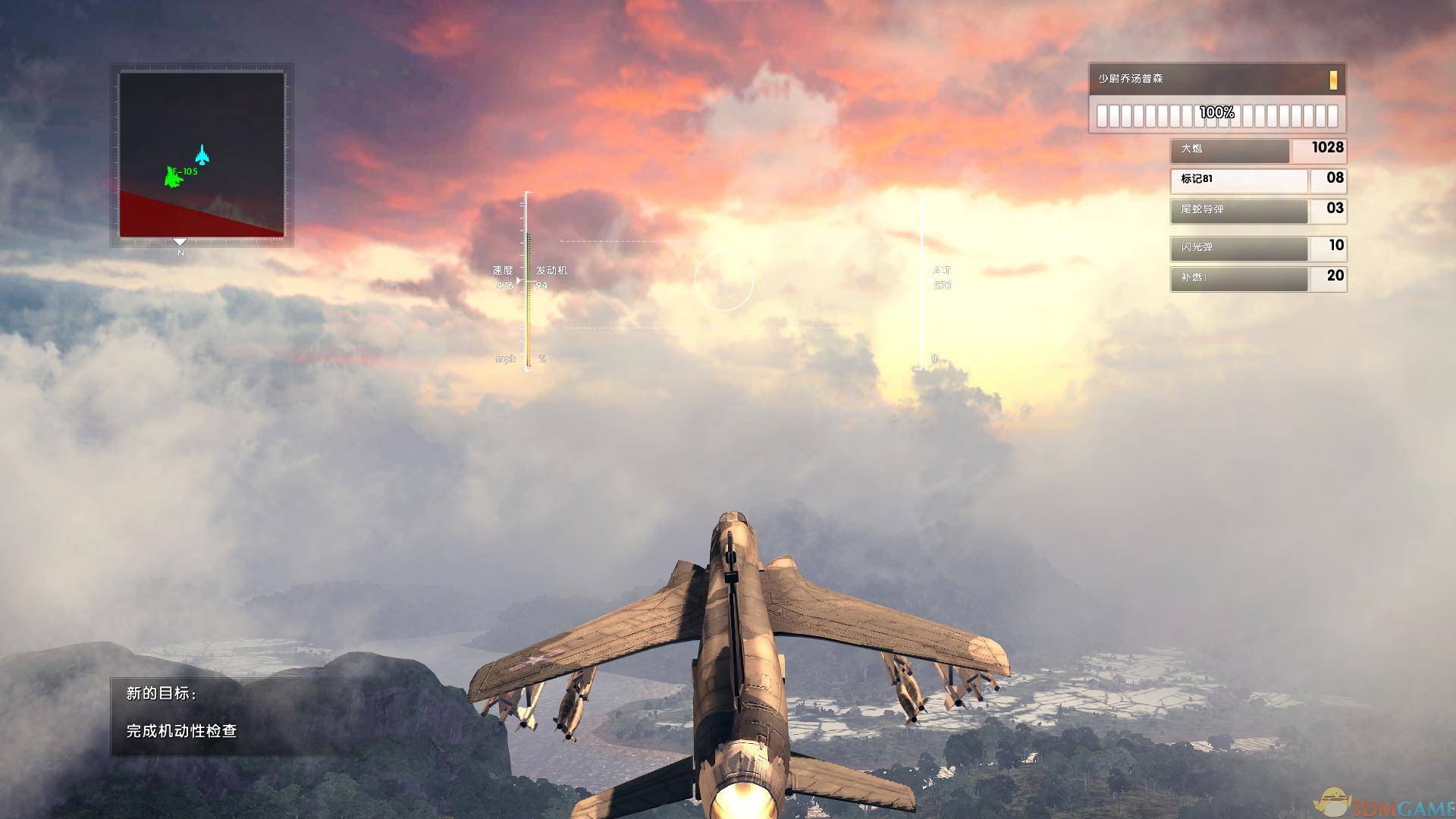This screenshot has height=819, width=1456.
Task: Enable the 补燃 afterburner slot
Action: click(x=1239, y=279)
